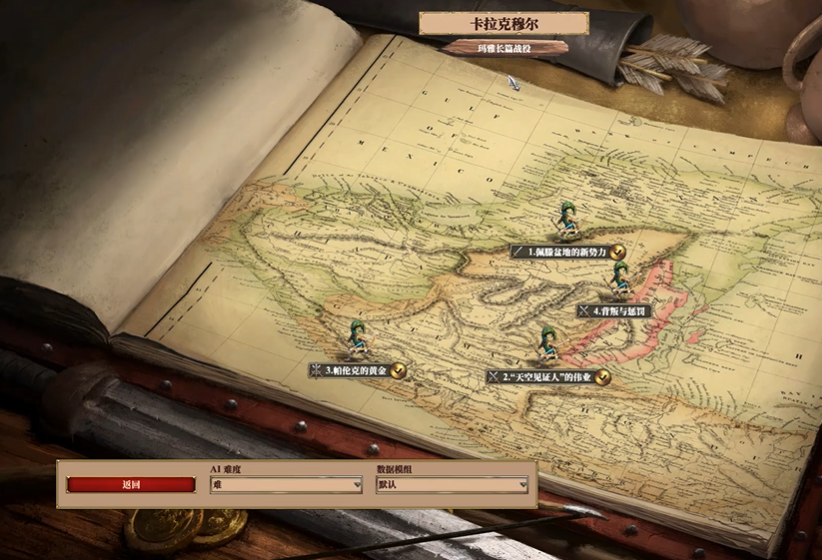Go back with the red 返回 button
The image size is (822, 560).
coord(131,485)
